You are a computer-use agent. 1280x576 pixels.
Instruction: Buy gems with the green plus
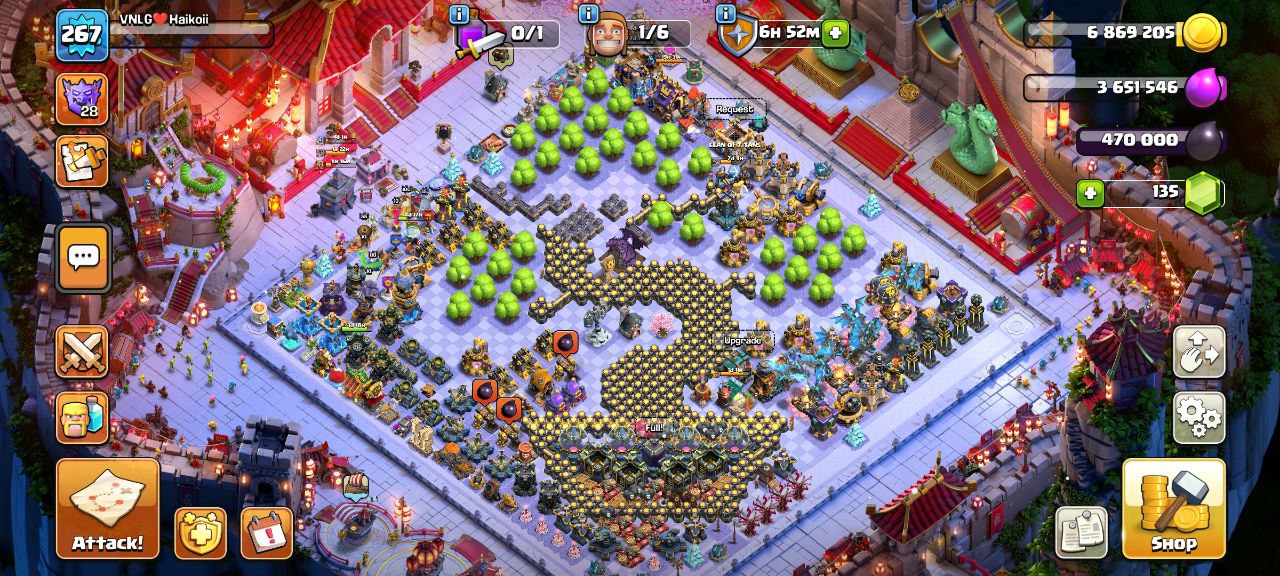pyautogui.click(x=1090, y=192)
